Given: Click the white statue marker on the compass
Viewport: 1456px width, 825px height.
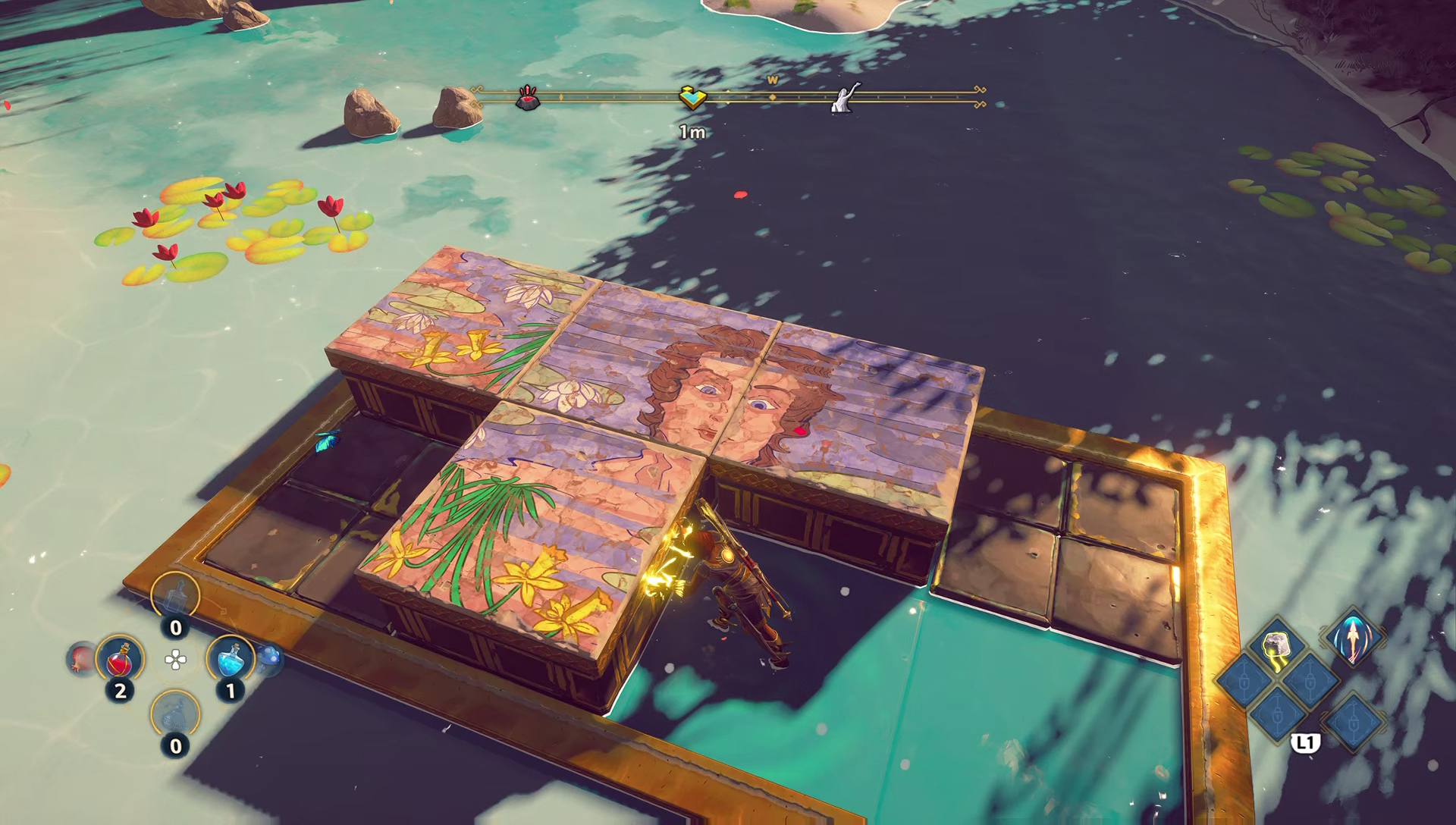Looking at the screenshot, I should point(845,98).
